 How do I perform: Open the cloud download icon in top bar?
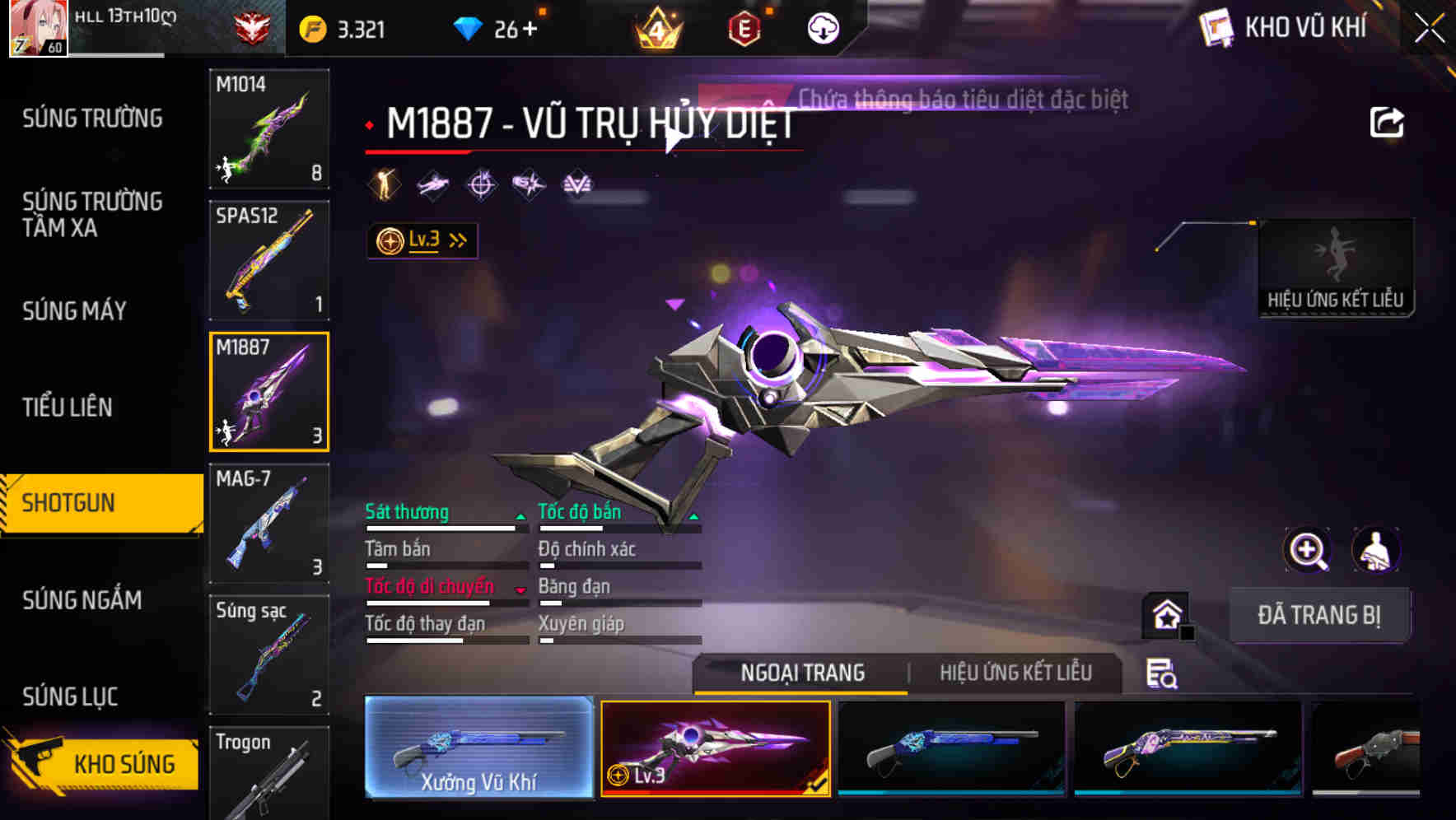(x=822, y=27)
